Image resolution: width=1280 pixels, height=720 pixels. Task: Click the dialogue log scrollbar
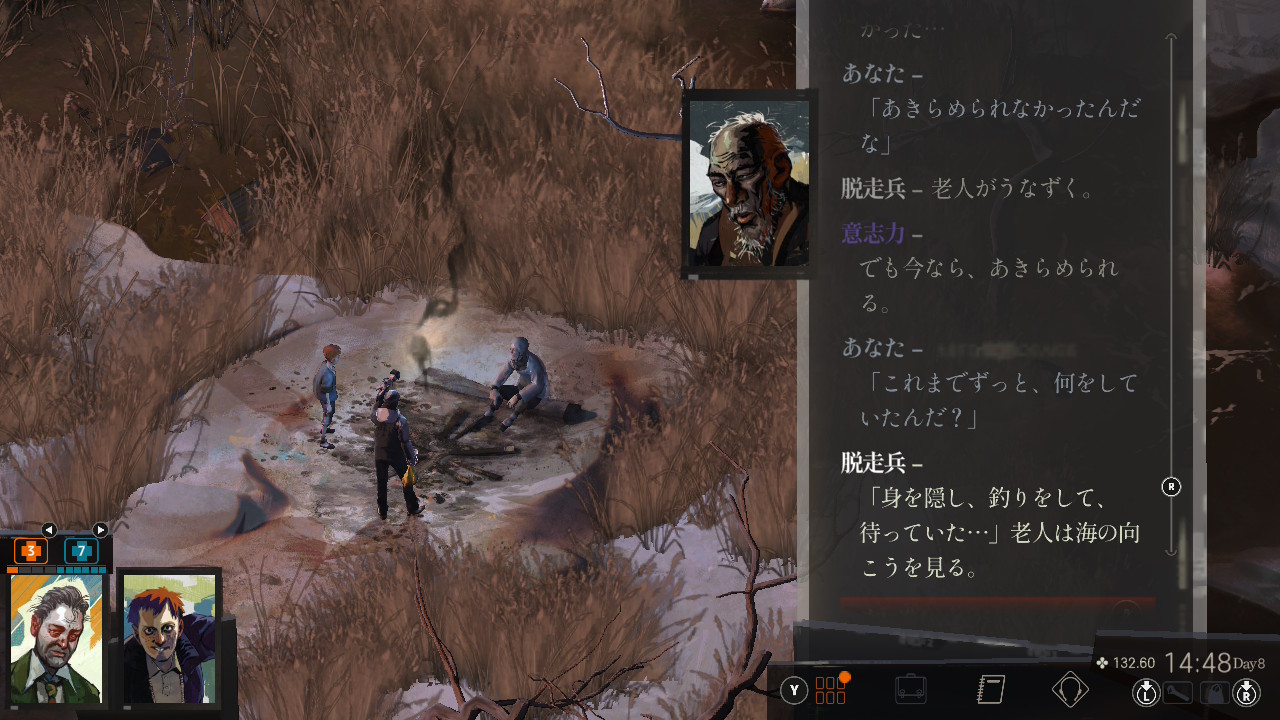(1172, 300)
